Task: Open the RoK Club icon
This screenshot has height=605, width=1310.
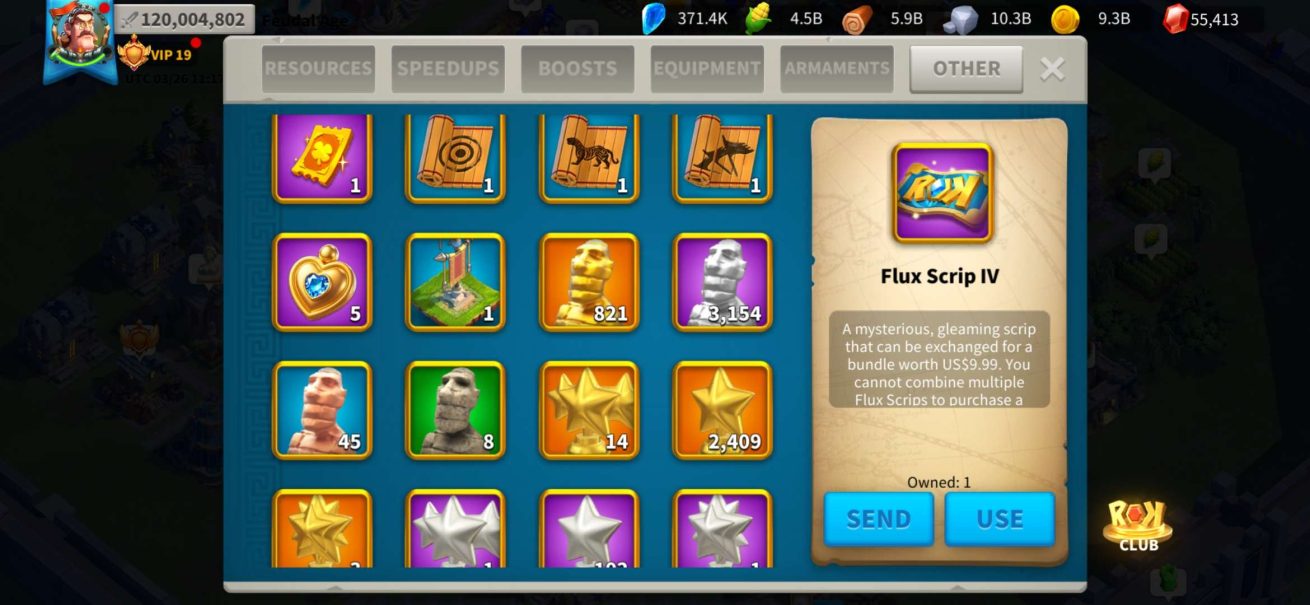Action: coord(1138,524)
